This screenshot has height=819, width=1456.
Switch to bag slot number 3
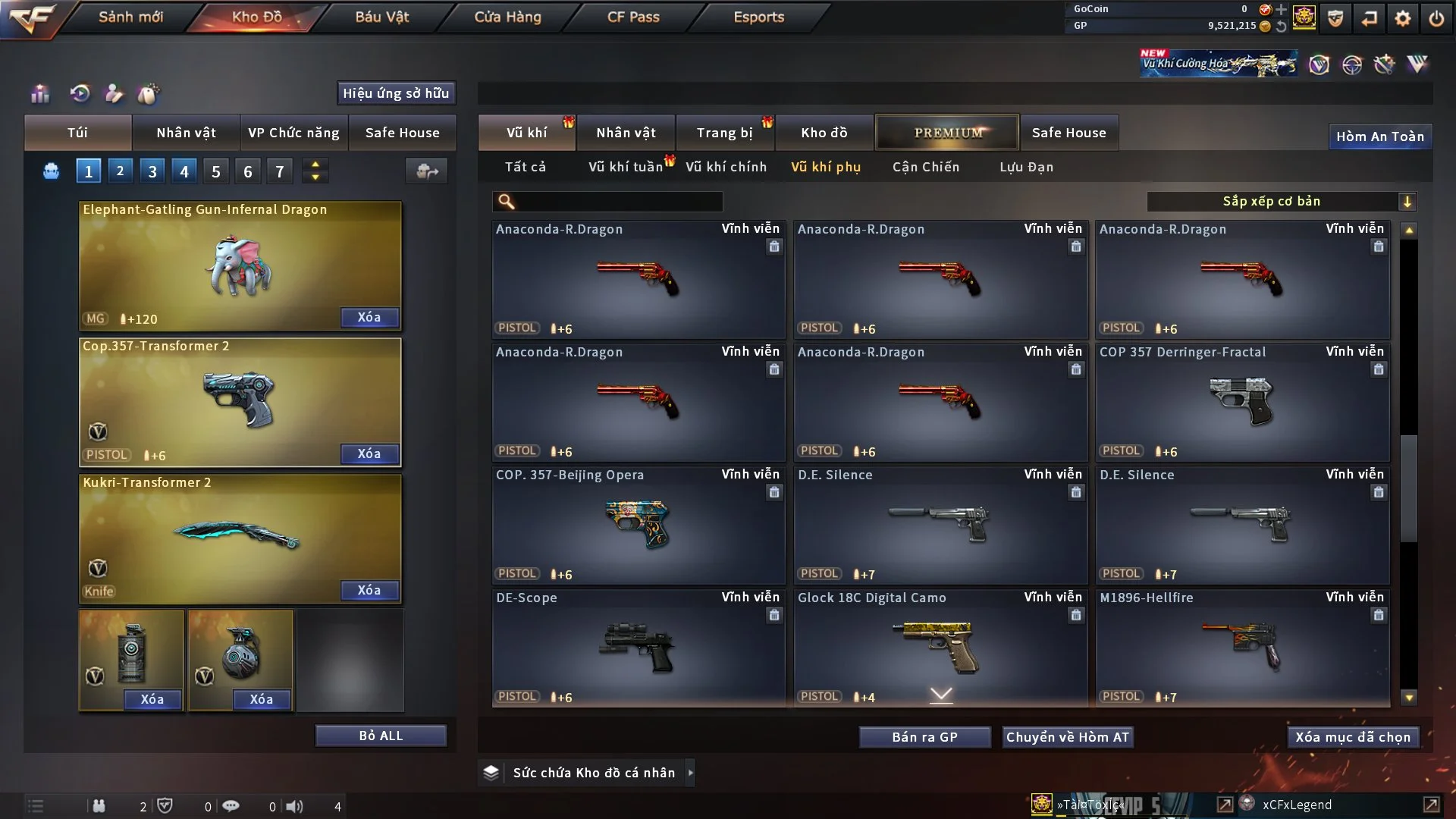coord(152,171)
